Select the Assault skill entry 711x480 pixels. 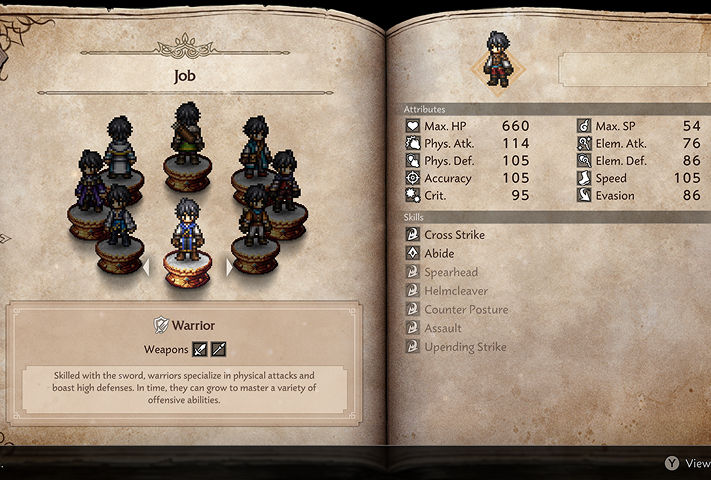click(x=442, y=328)
